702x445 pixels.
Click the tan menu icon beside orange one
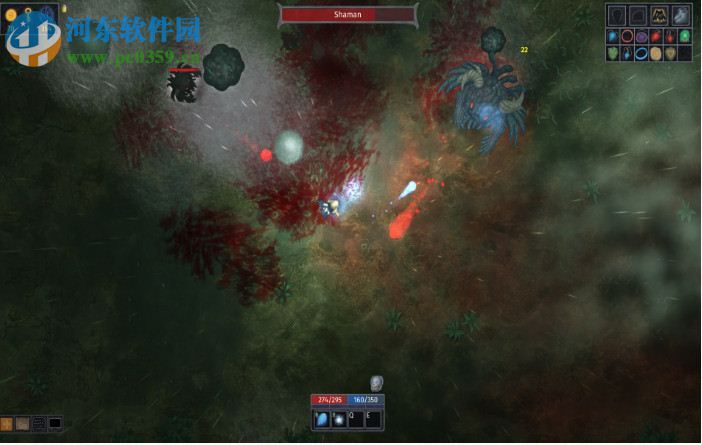[22, 424]
